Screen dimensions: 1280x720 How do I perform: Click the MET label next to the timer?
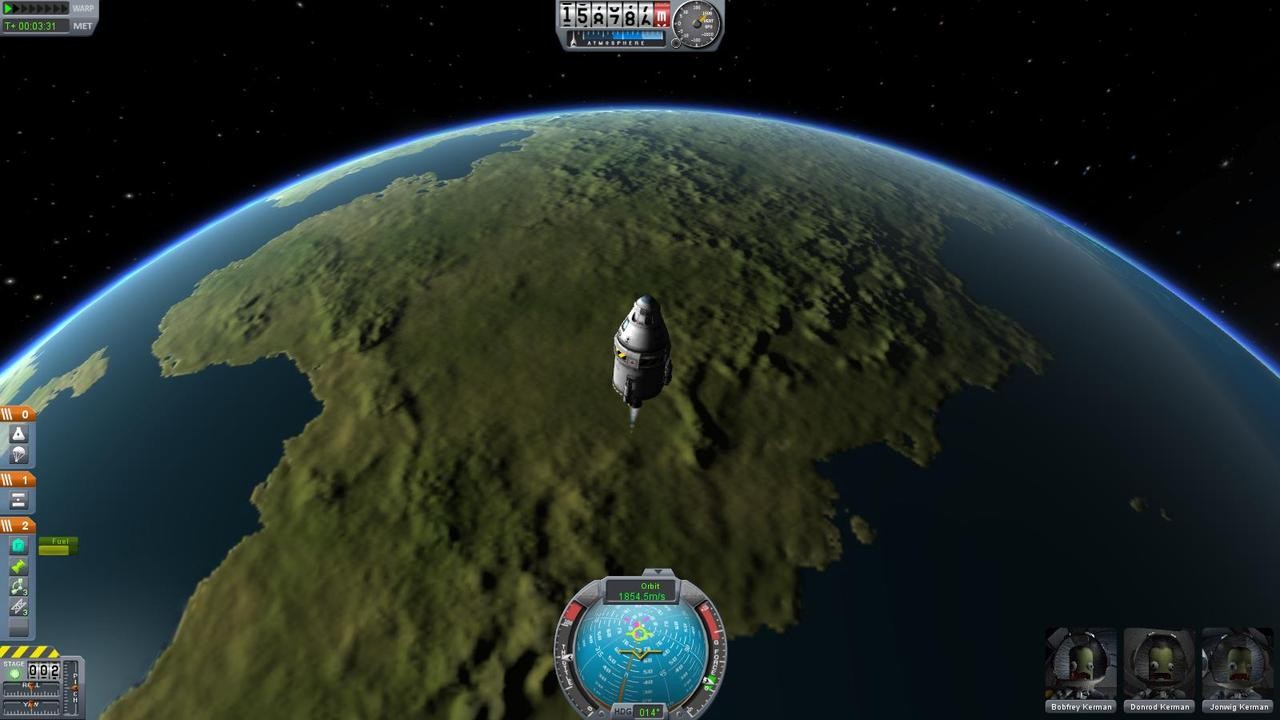[x=84, y=25]
